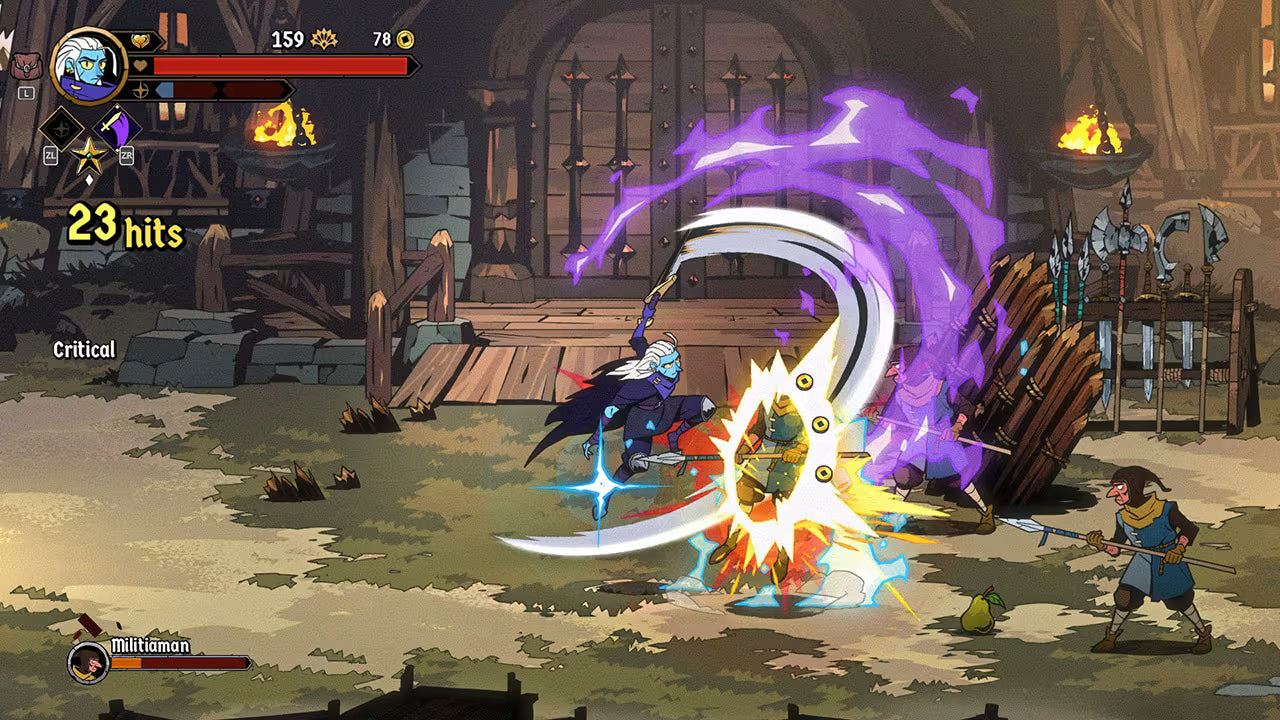Toggle the ZL button prompt badge
This screenshot has height=720, width=1280.
(51, 156)
